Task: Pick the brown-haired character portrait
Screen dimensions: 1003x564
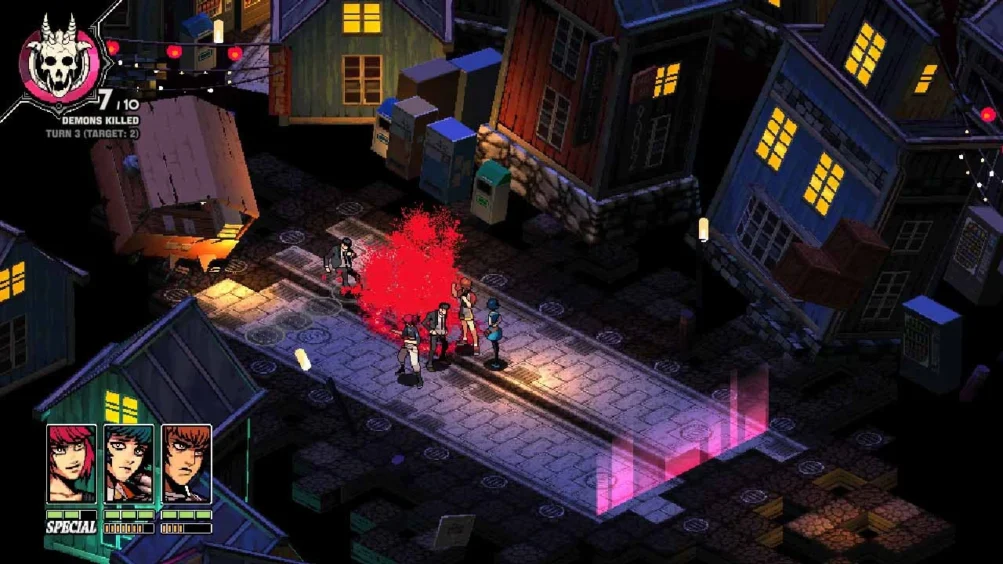Action: pos(187,464)
